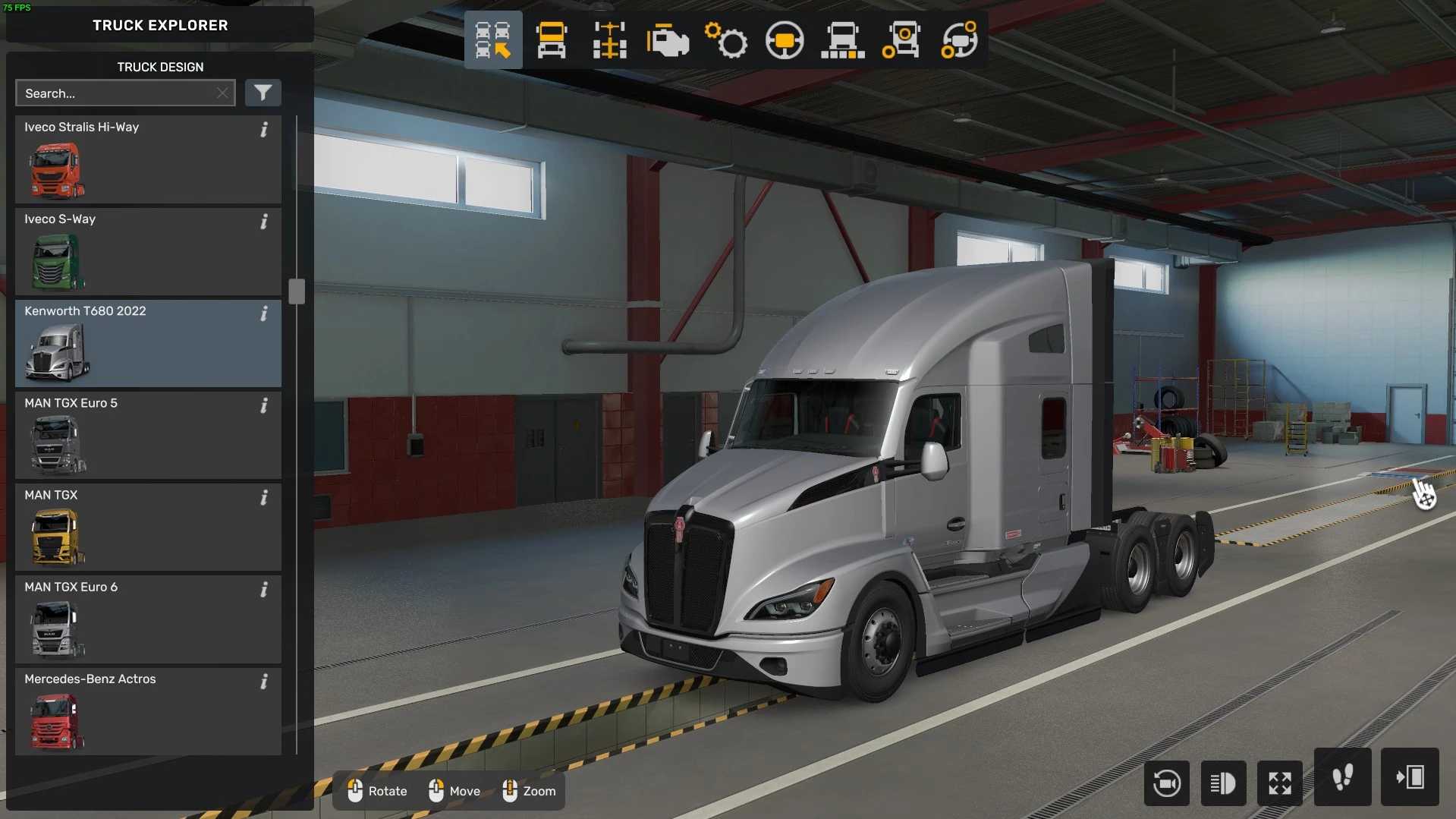Select the Iveco Stralis Hi-Way truck
The image size is (1456, 819).
(x=148, y=159)
